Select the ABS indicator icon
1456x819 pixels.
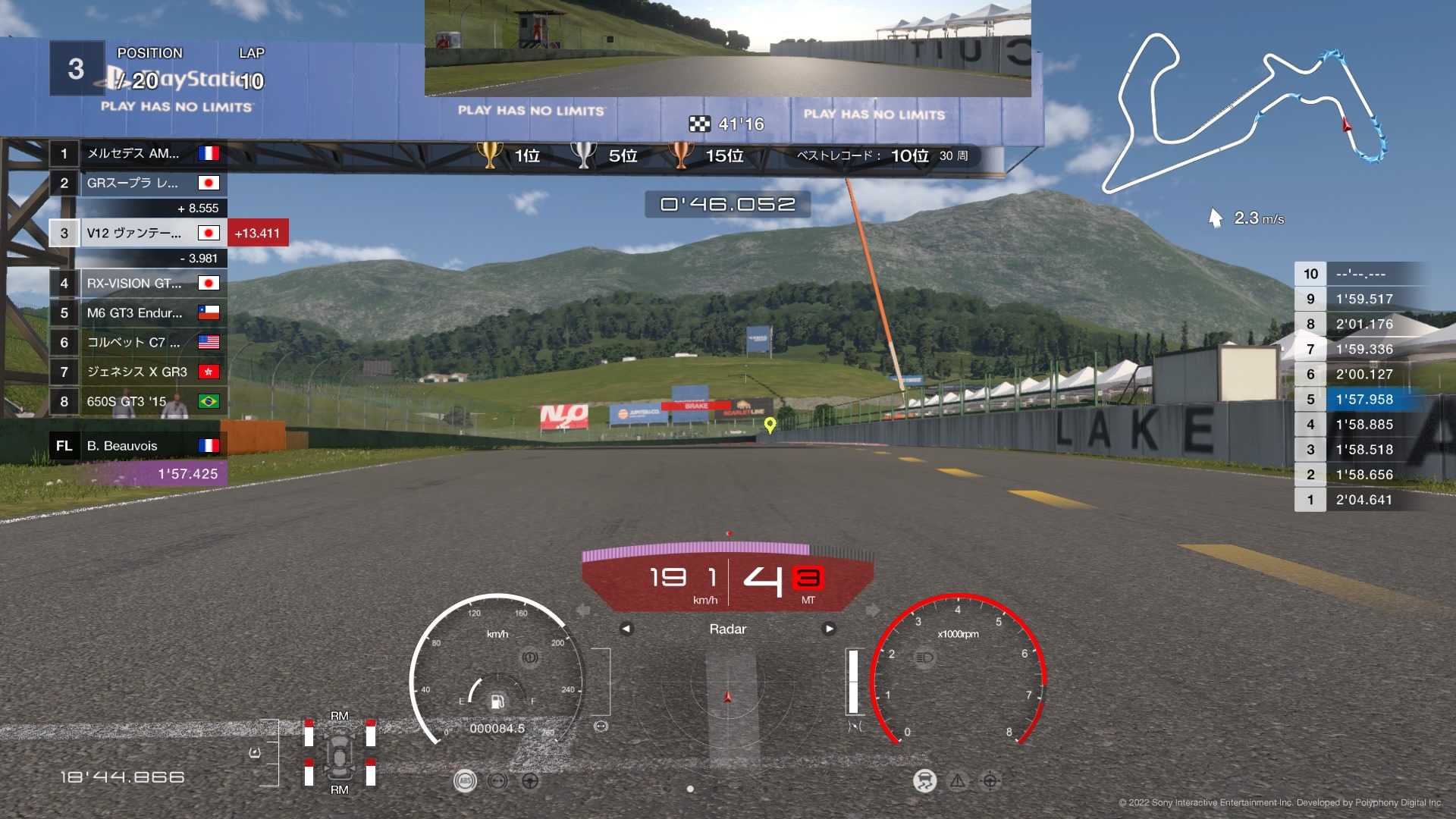[464, 781]
